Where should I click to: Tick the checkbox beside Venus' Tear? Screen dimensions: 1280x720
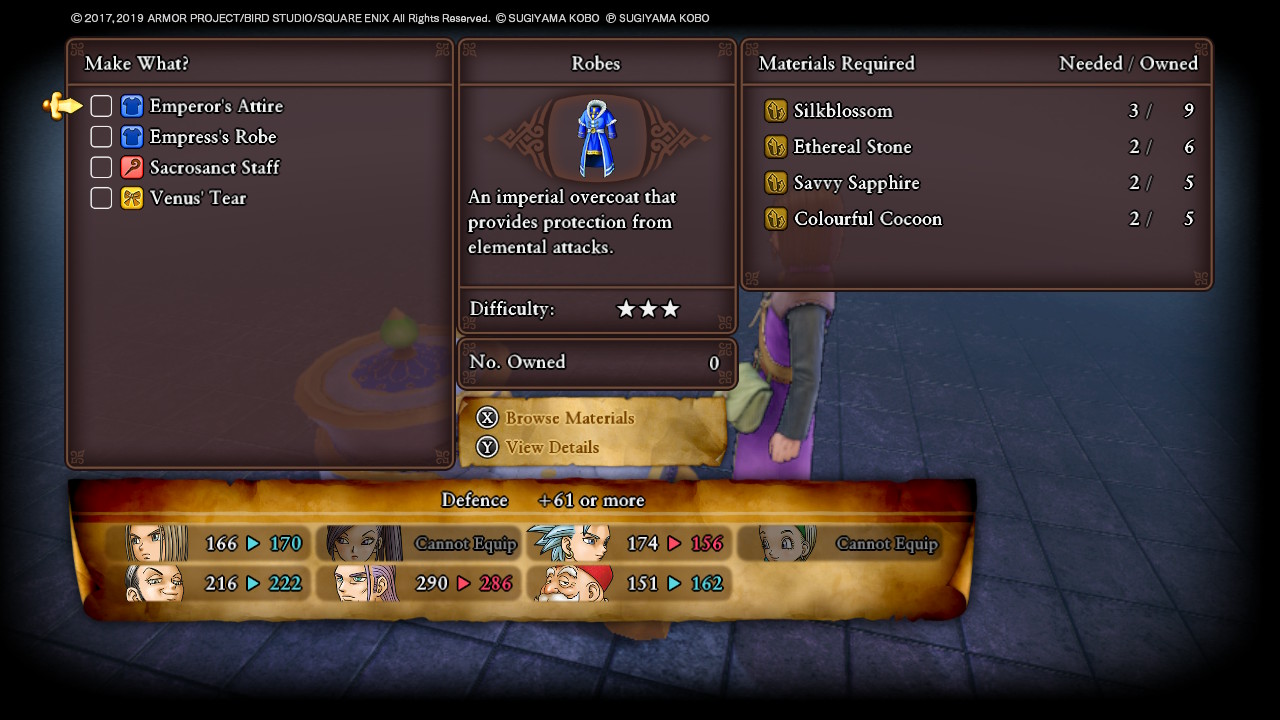(101, 198)
